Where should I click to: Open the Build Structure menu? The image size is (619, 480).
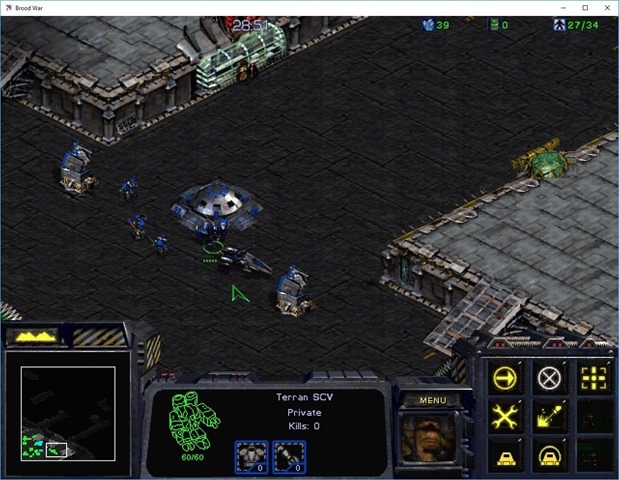point(505,455)
